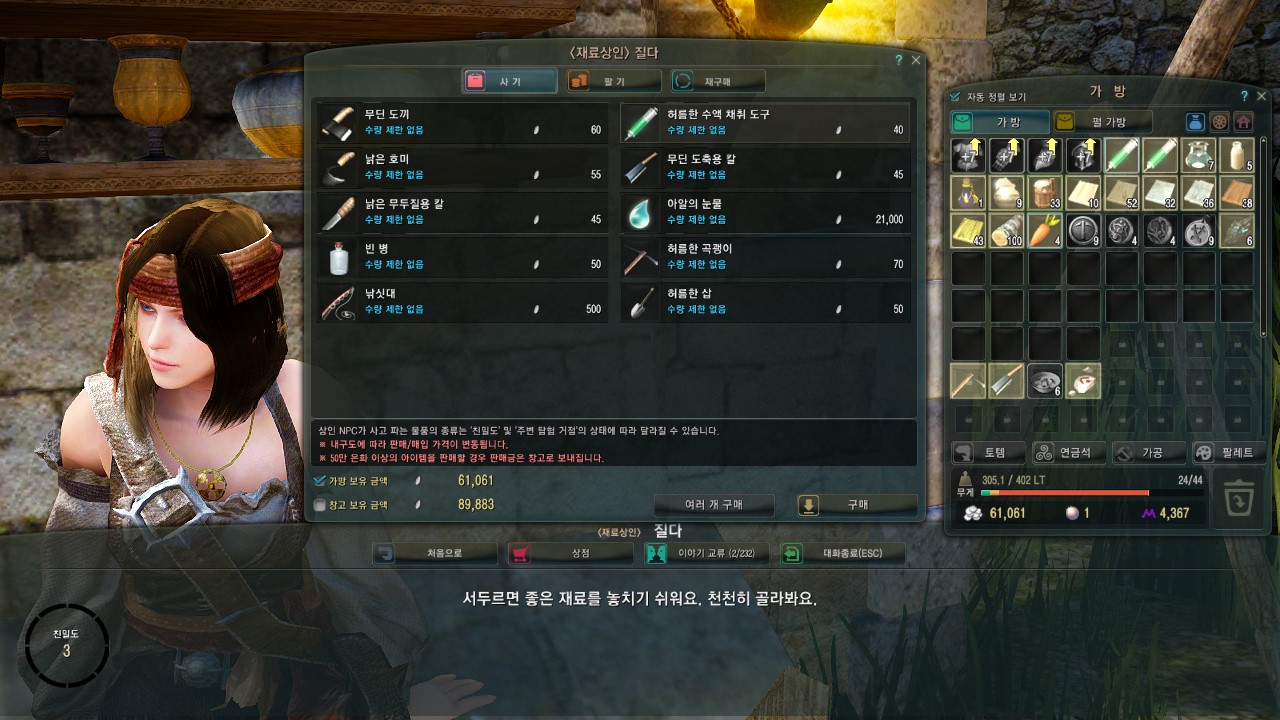Viewport: 1280px width, 720px height.
Task: Return with the 처음으로 button
Action: point(434,553)
